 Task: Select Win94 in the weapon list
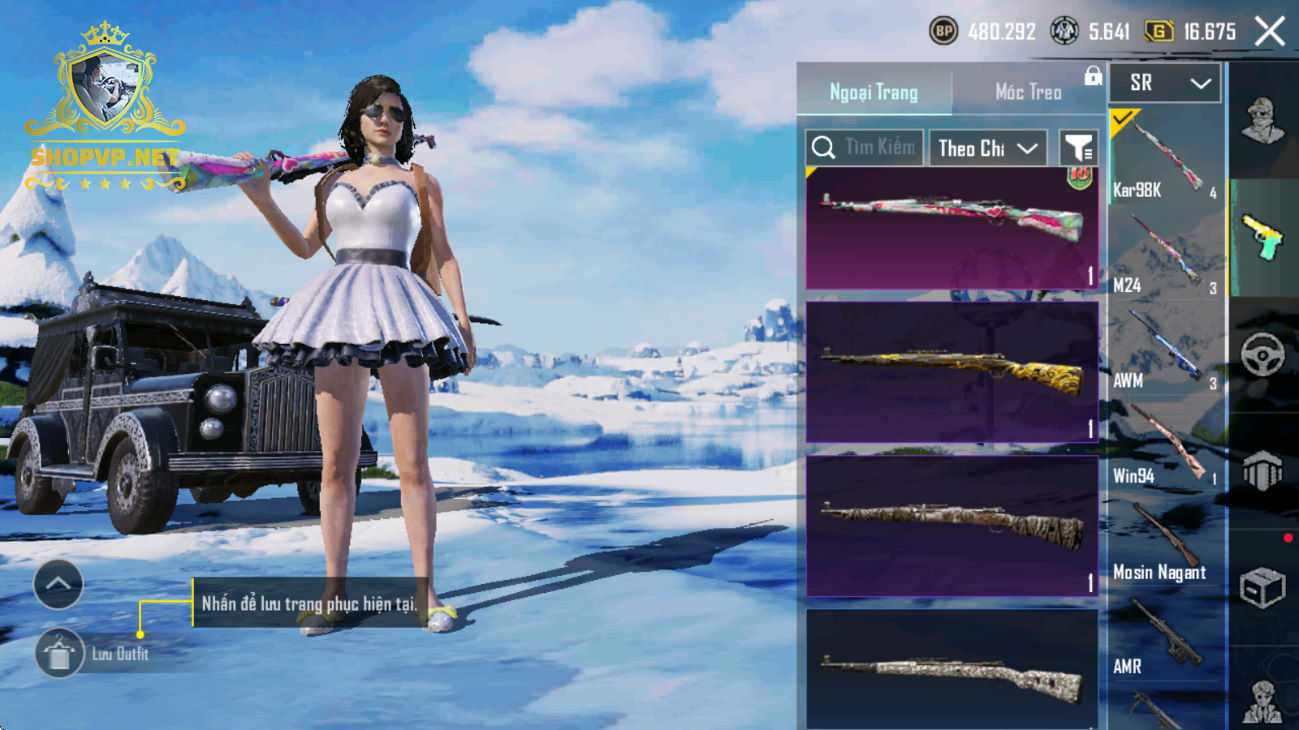click(1167, 444)
